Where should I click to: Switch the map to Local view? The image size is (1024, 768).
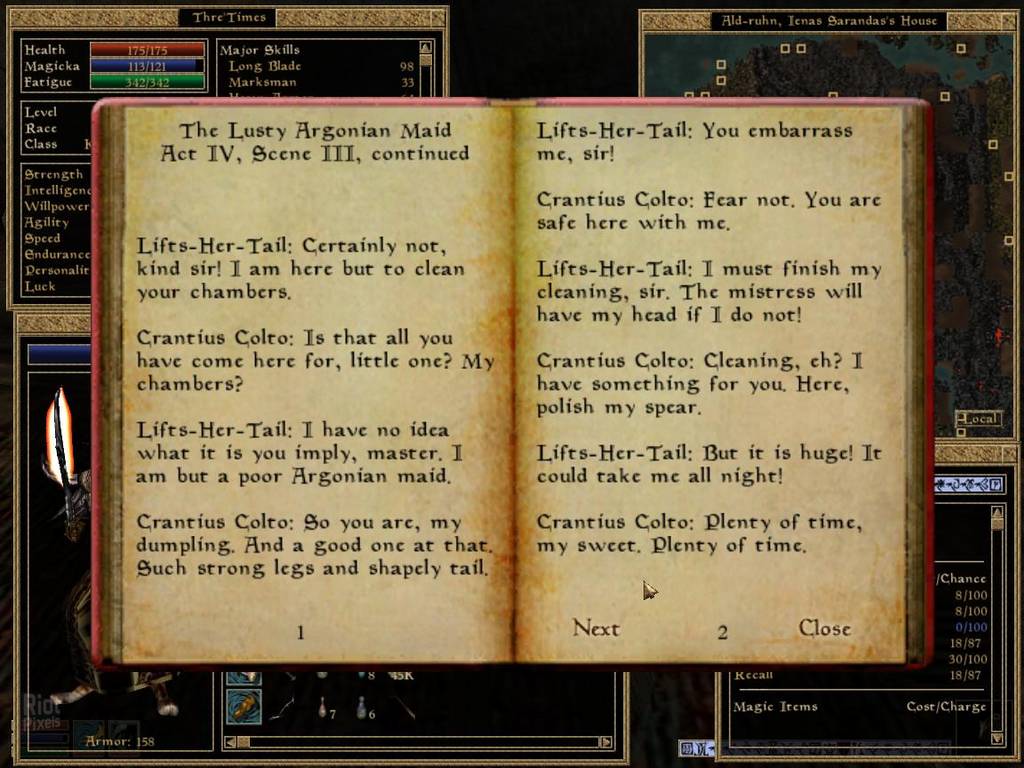(x=979, y=419)
